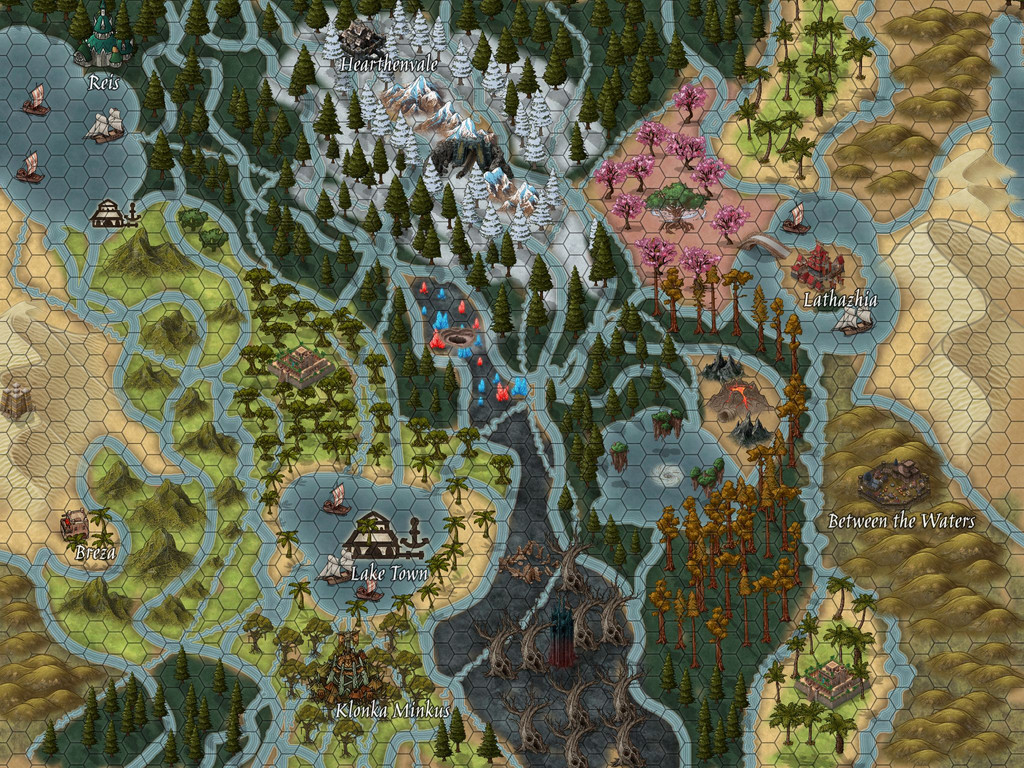
Task: Travel to the Lathazhia town marker
Action: 818,268
